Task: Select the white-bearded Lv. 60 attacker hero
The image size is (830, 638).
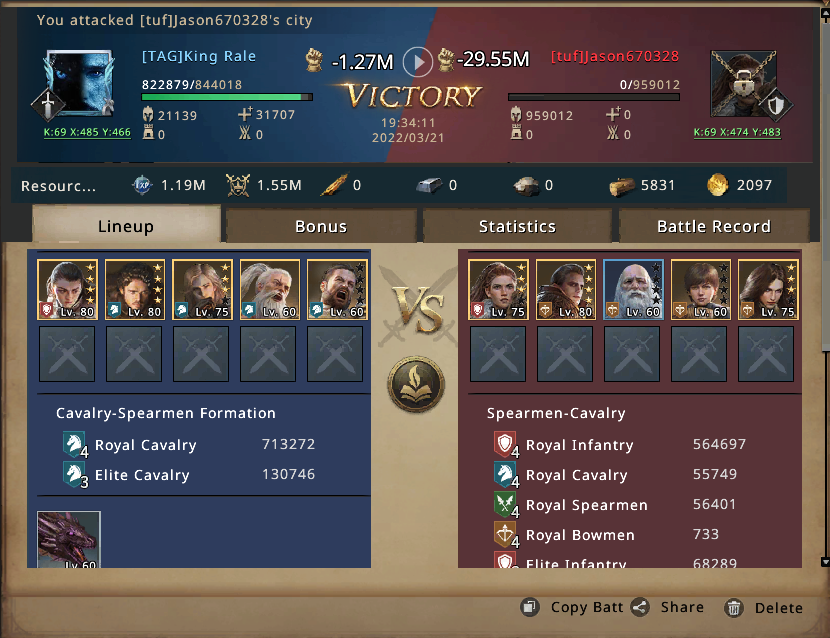Action: 270,289
